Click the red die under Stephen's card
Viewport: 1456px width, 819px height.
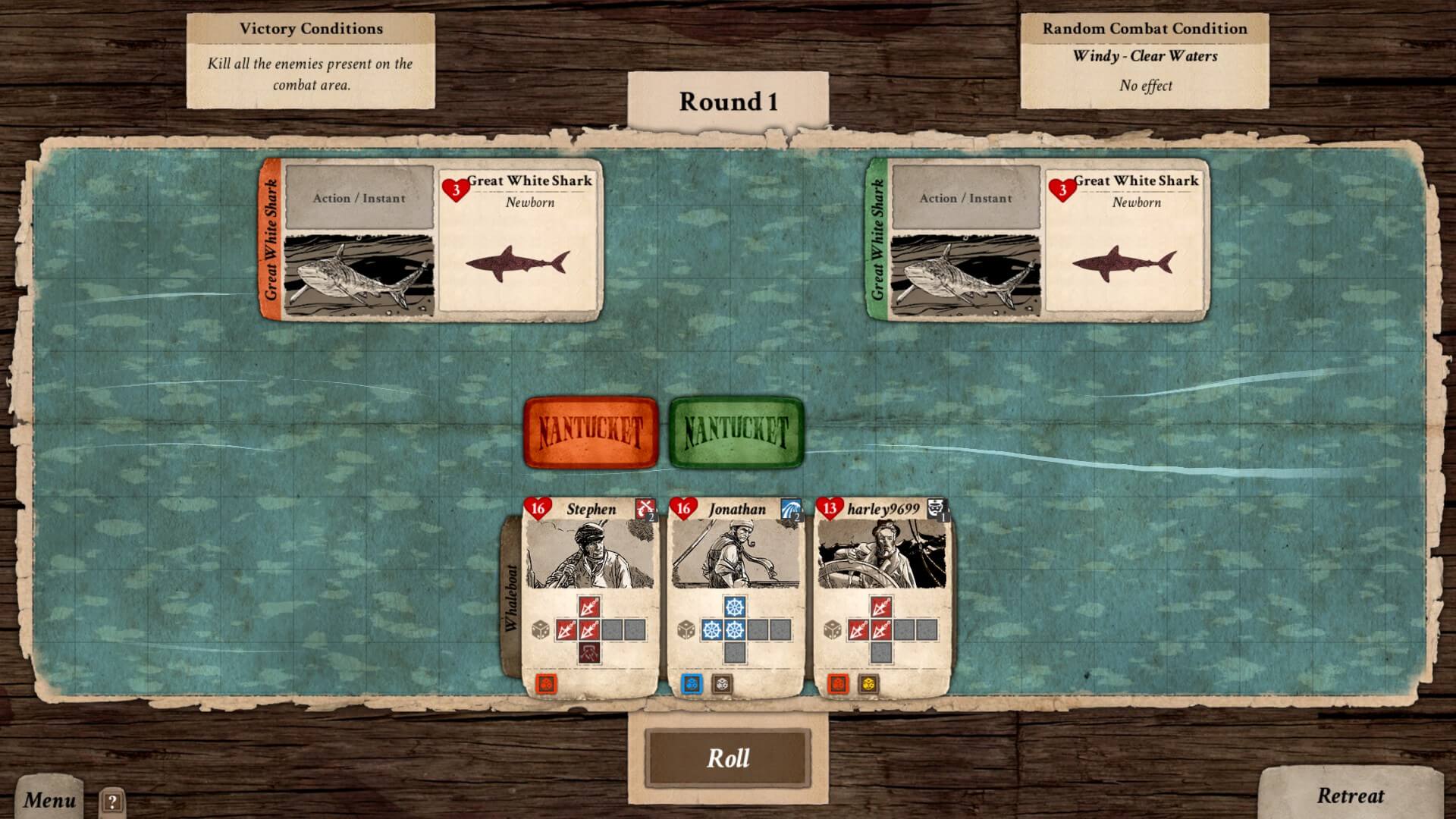(x=546, y=684)
